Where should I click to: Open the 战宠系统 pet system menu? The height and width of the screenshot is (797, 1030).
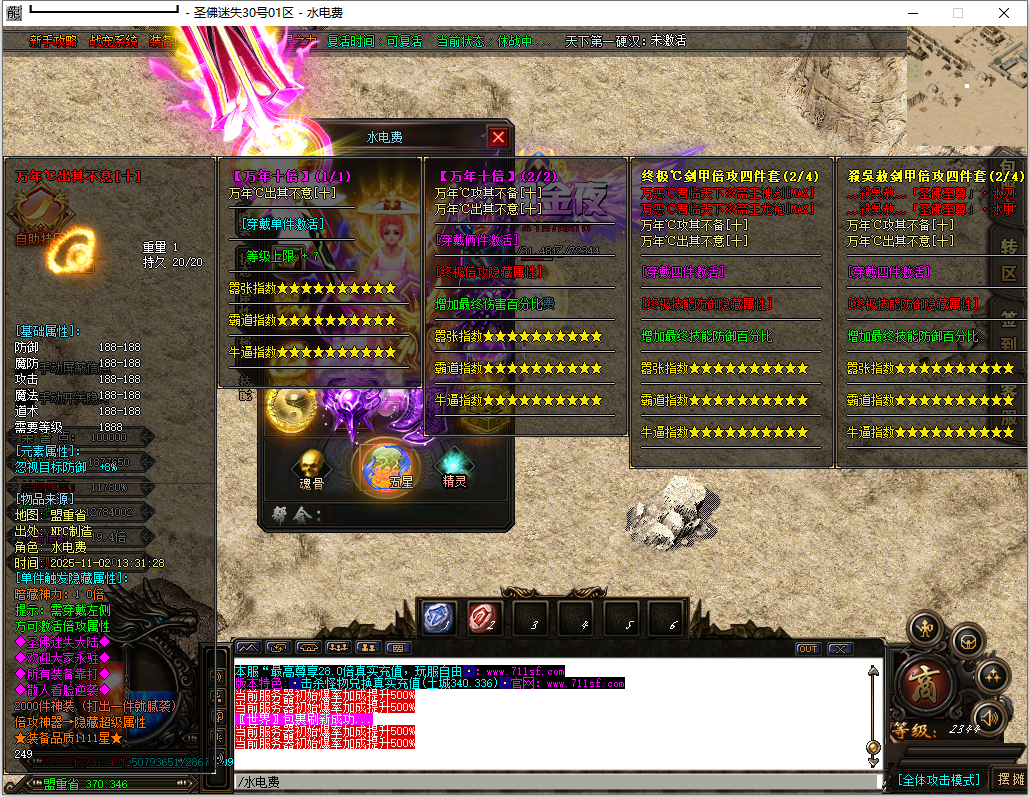(113, 42)
